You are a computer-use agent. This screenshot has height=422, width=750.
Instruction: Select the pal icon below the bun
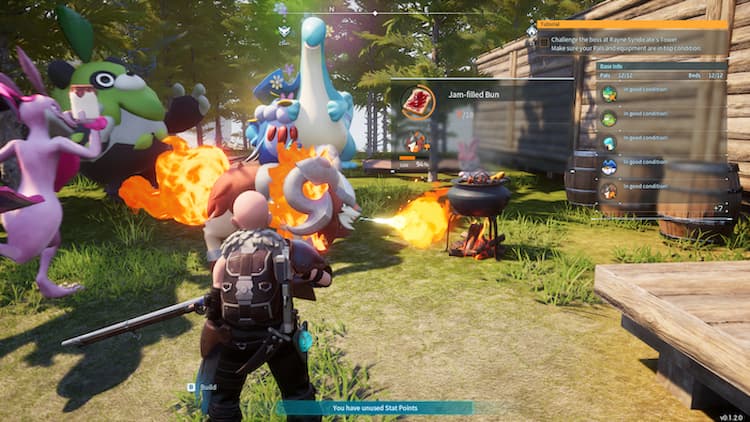[x=416, y=141]
